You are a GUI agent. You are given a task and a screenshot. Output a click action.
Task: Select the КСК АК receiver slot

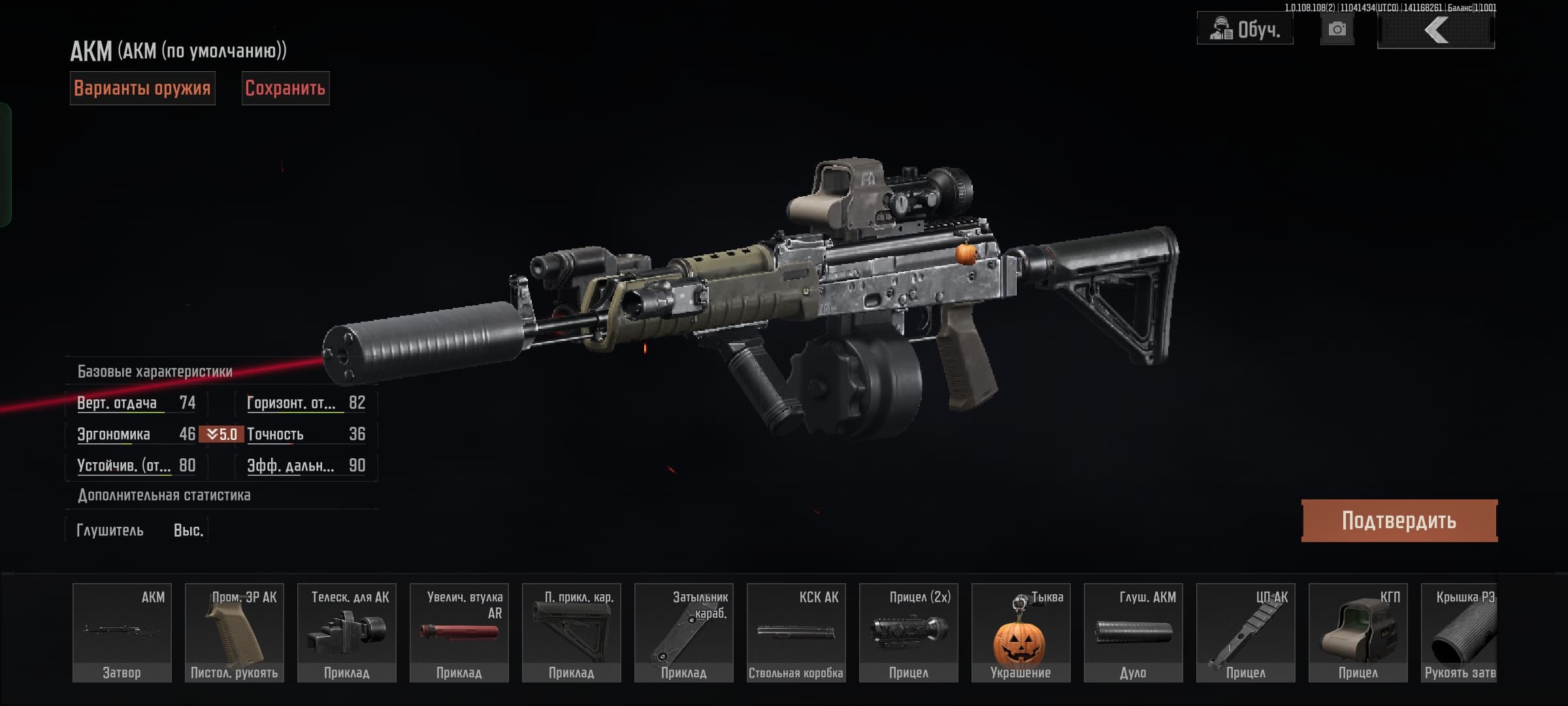click(796, 633)
